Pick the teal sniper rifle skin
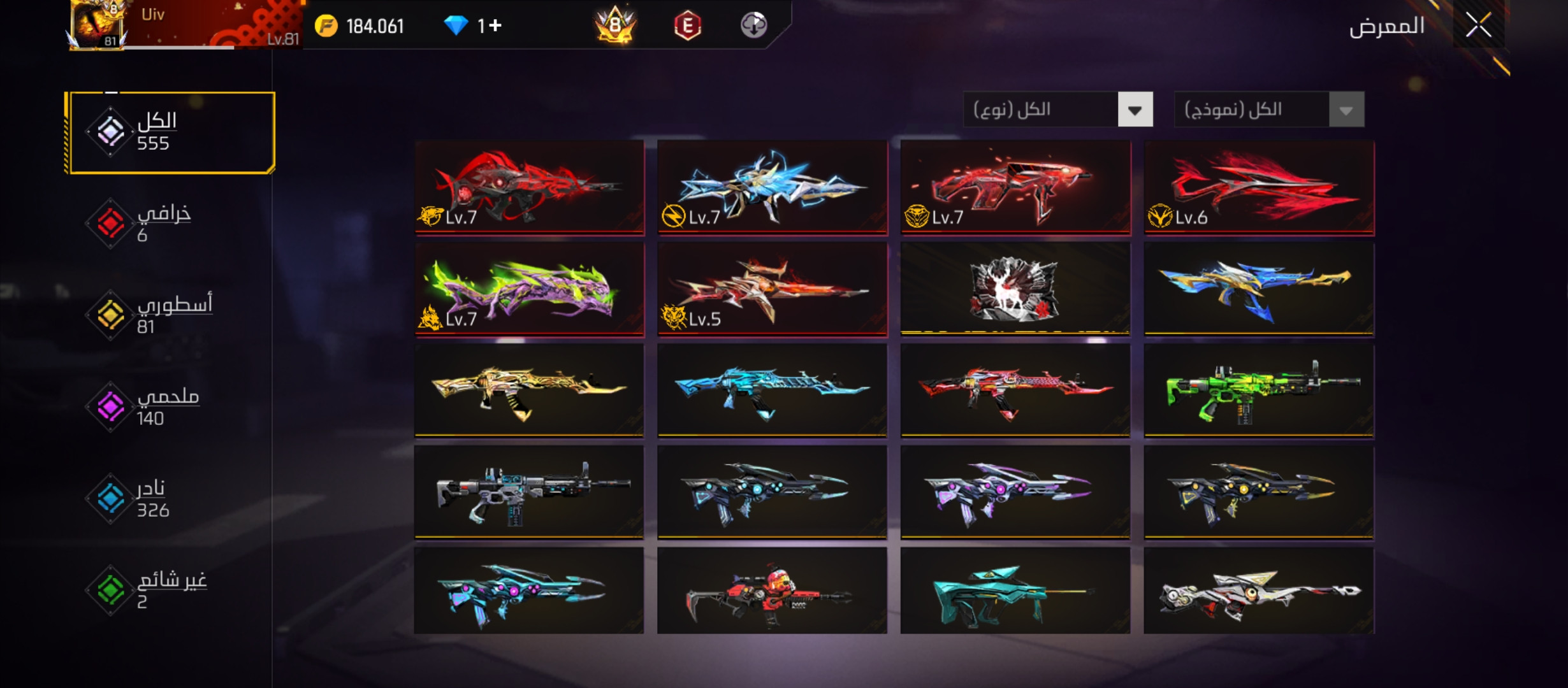Image resolution: width=1568 pixels, height=688 pixels. coord(1015,591)
